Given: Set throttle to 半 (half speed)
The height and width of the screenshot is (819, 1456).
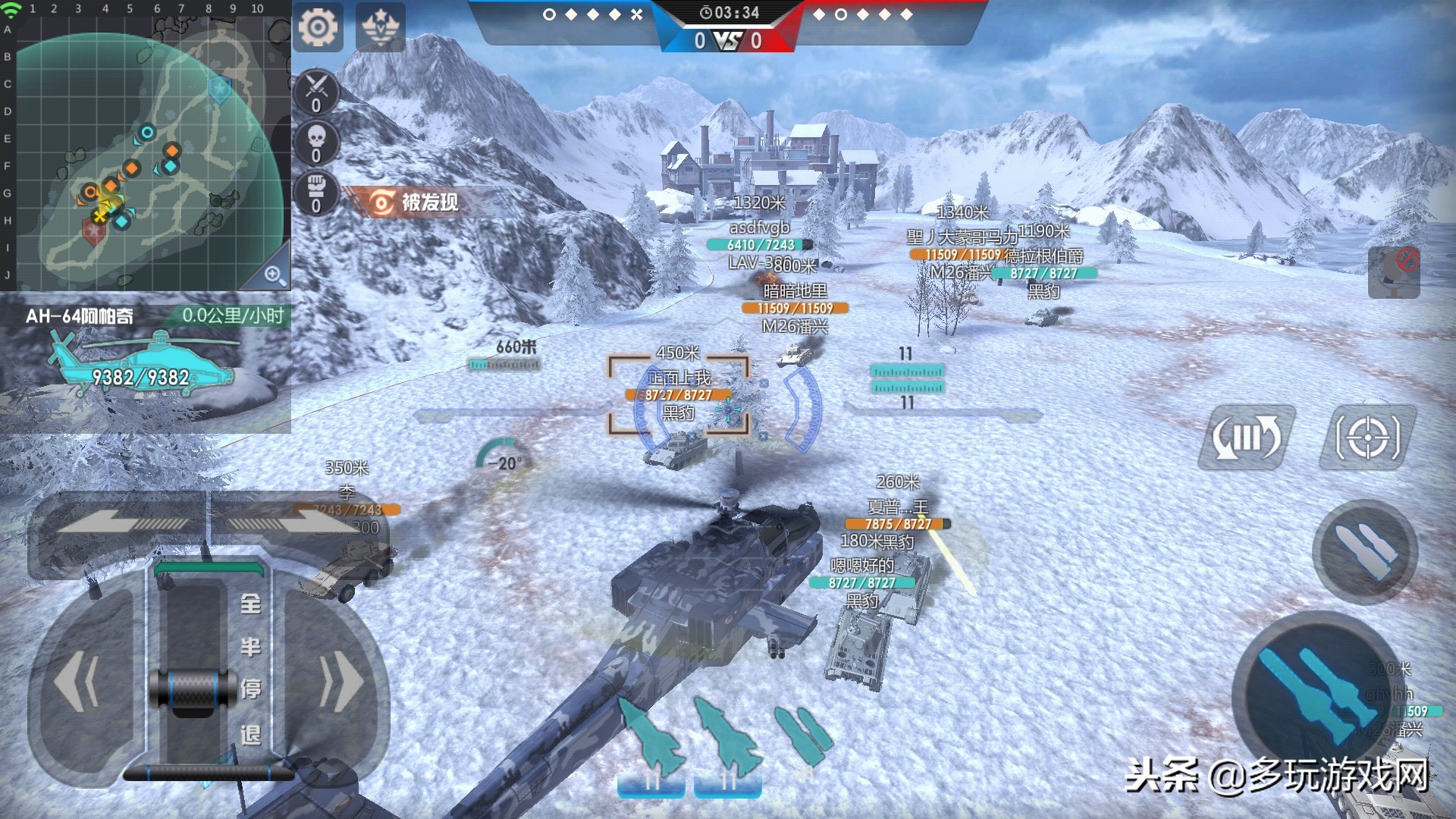Looking at the screenshot, I should point(251,647).
